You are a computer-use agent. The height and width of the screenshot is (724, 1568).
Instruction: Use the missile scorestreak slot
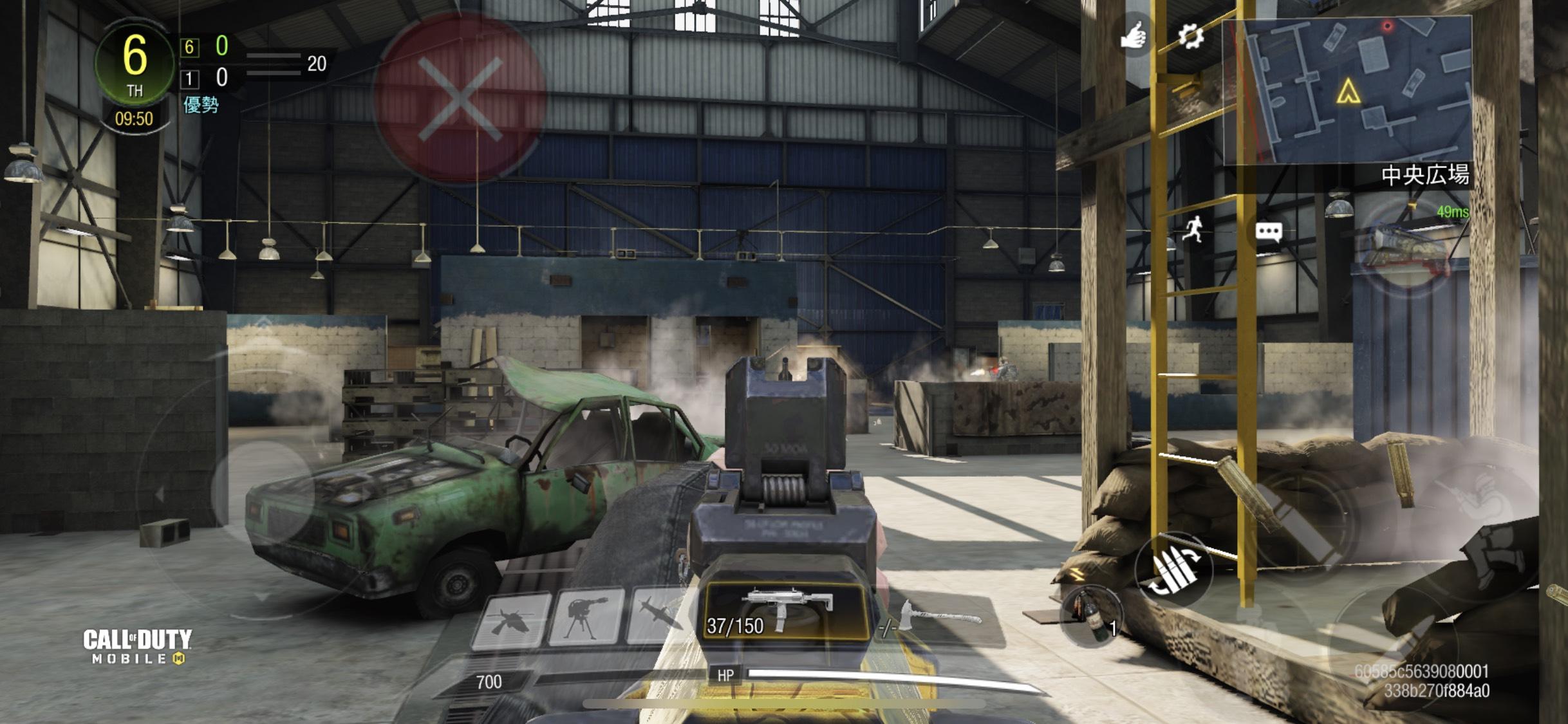[x=659, y=617]
